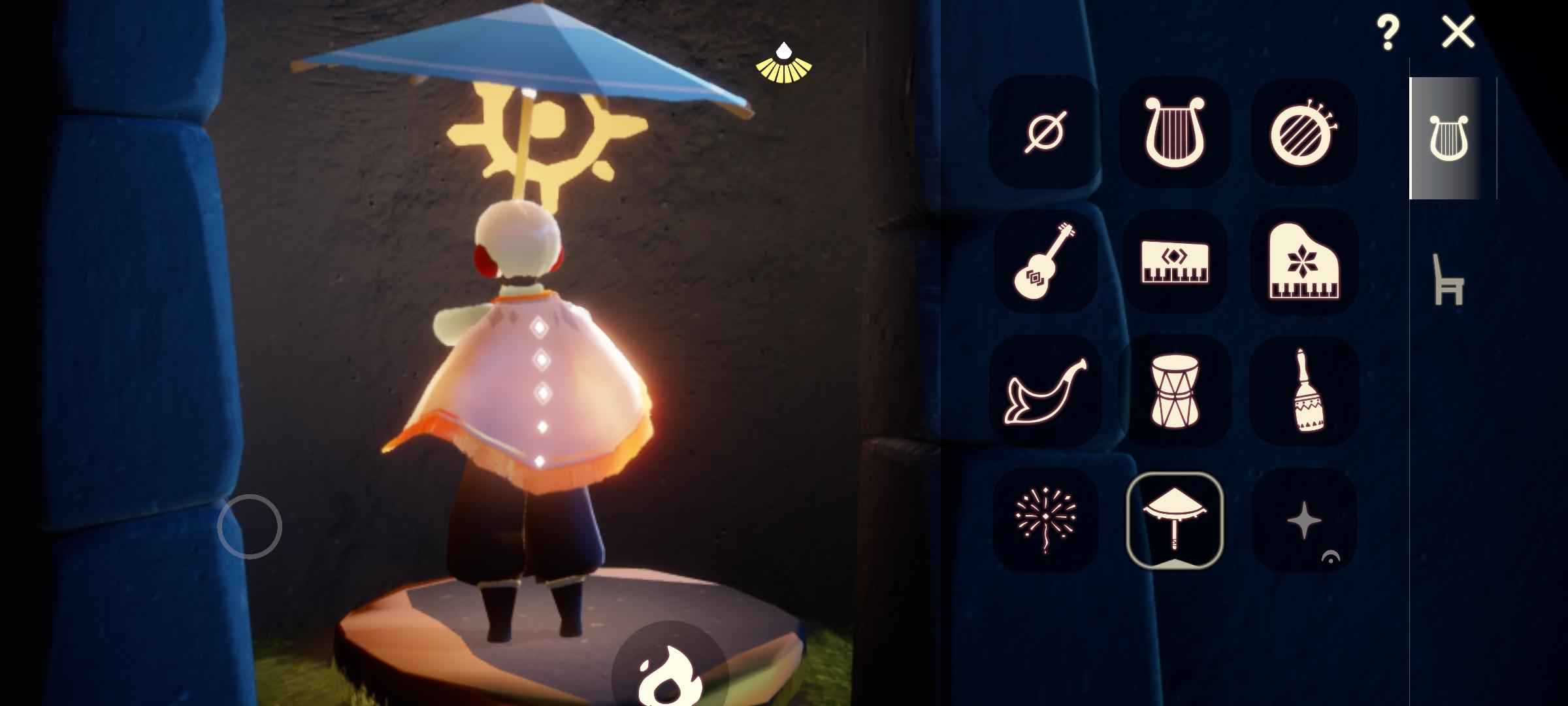
Task: Choose the empty no-prop slot
Action: [x=1045, y=131]
